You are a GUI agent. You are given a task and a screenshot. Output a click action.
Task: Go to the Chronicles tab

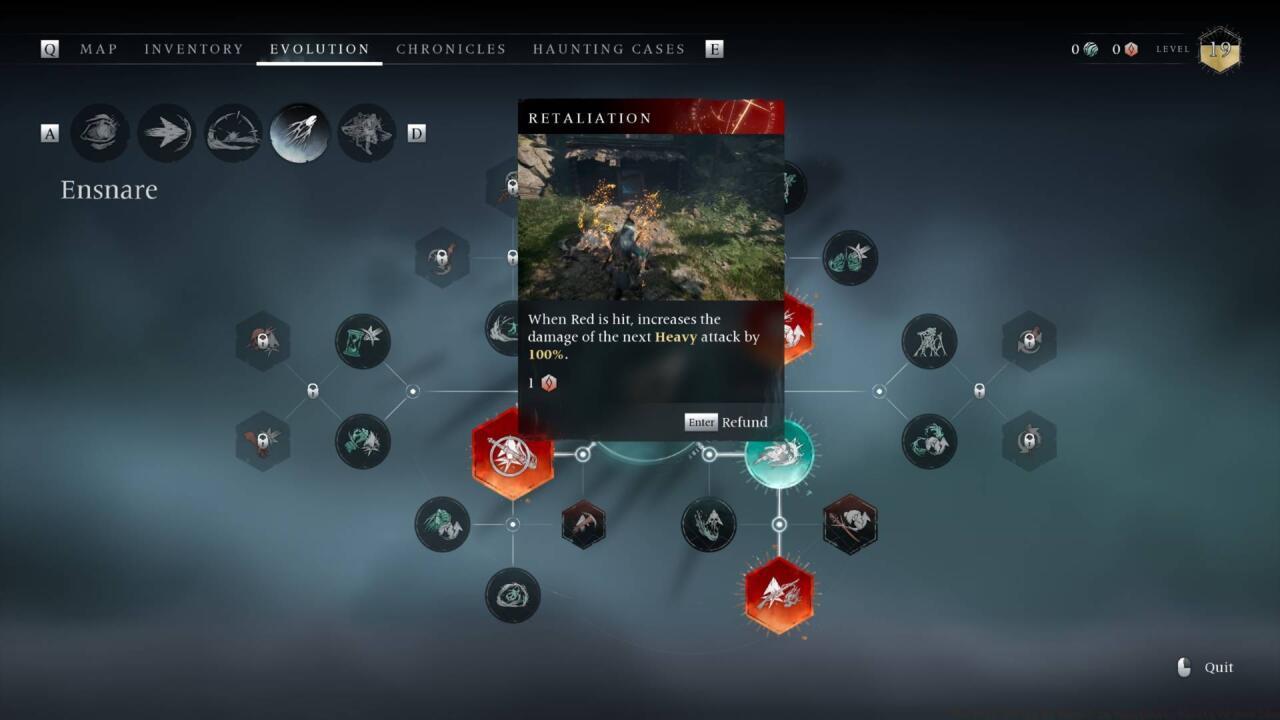click(x=451, y=49)
